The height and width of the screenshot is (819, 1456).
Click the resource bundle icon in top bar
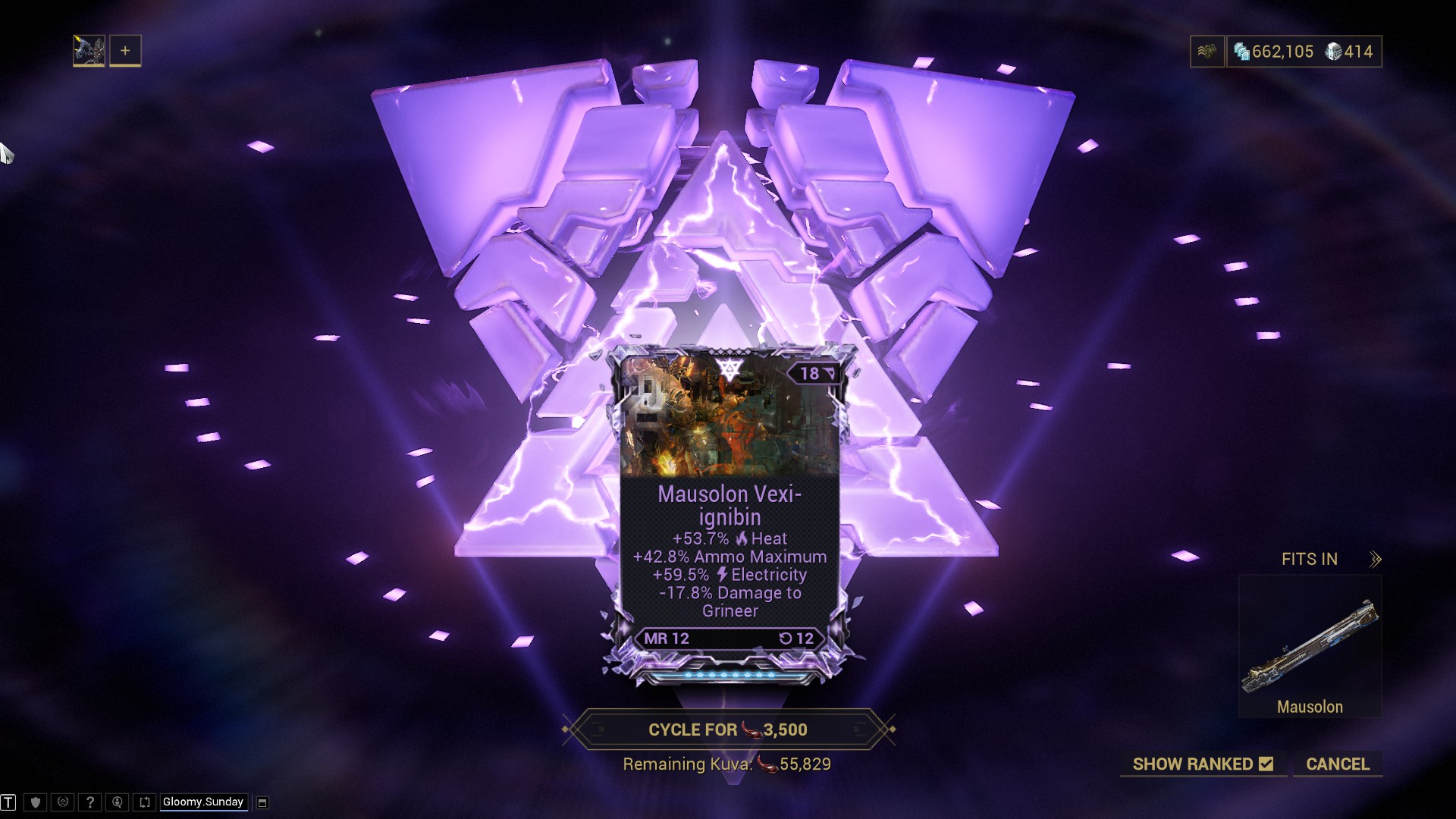(x=1208, y=52)
